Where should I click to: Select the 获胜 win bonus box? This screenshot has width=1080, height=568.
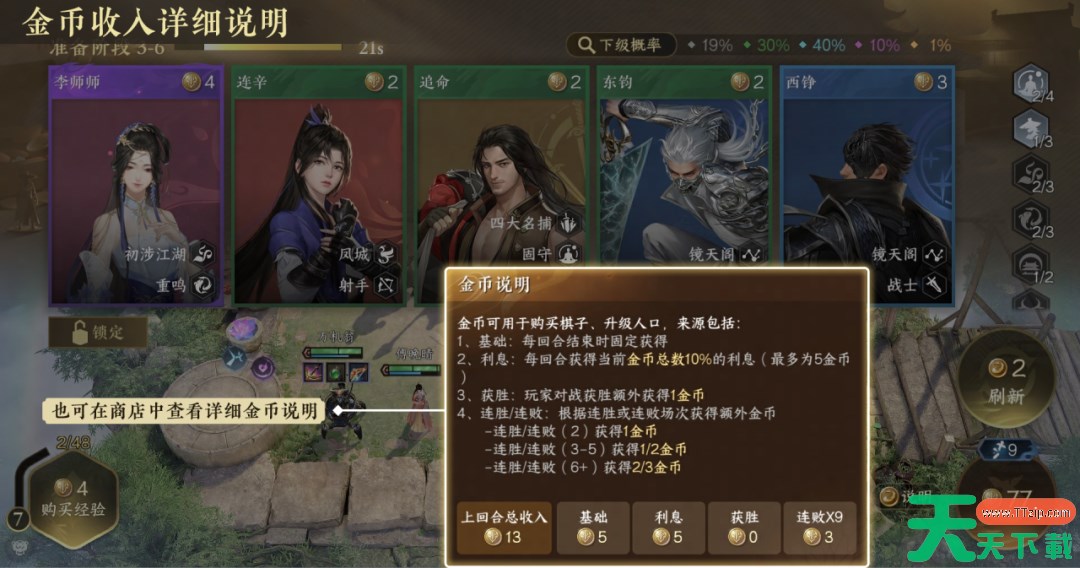[x=742, y=527]
